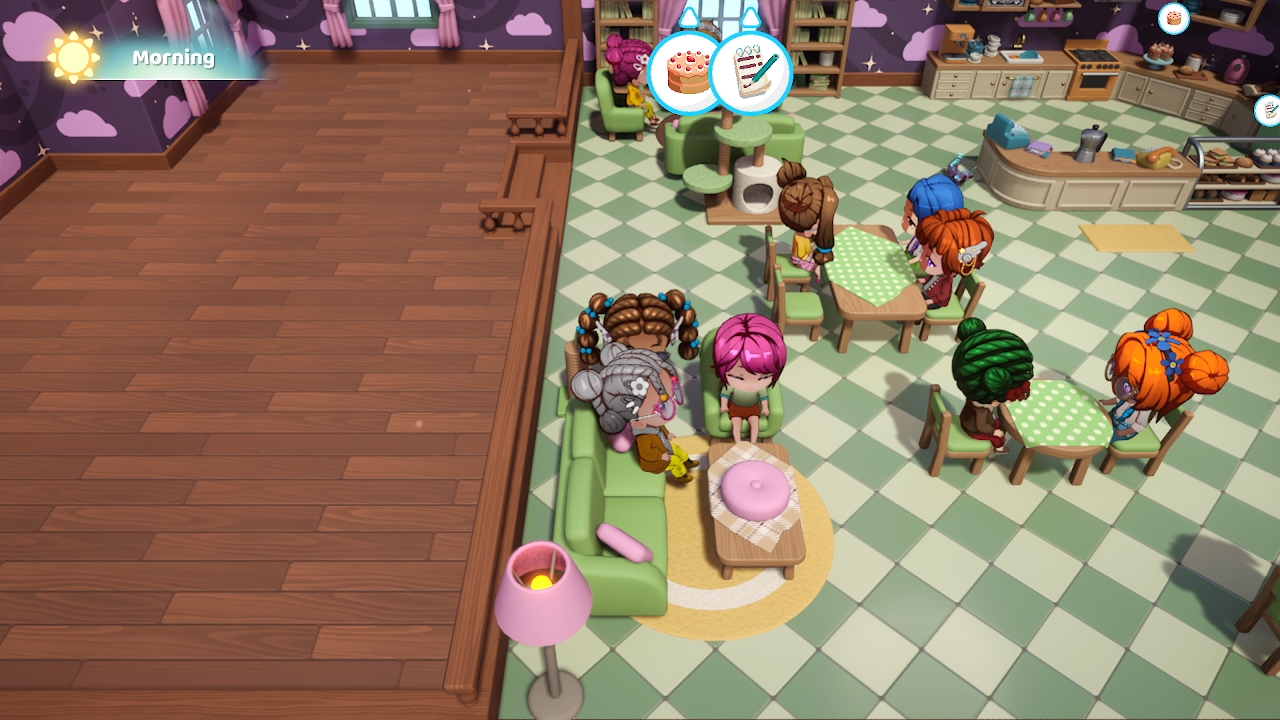Open the recipe notepad order bubble
Screen dimensions: 1280x720
pos(752,73)
